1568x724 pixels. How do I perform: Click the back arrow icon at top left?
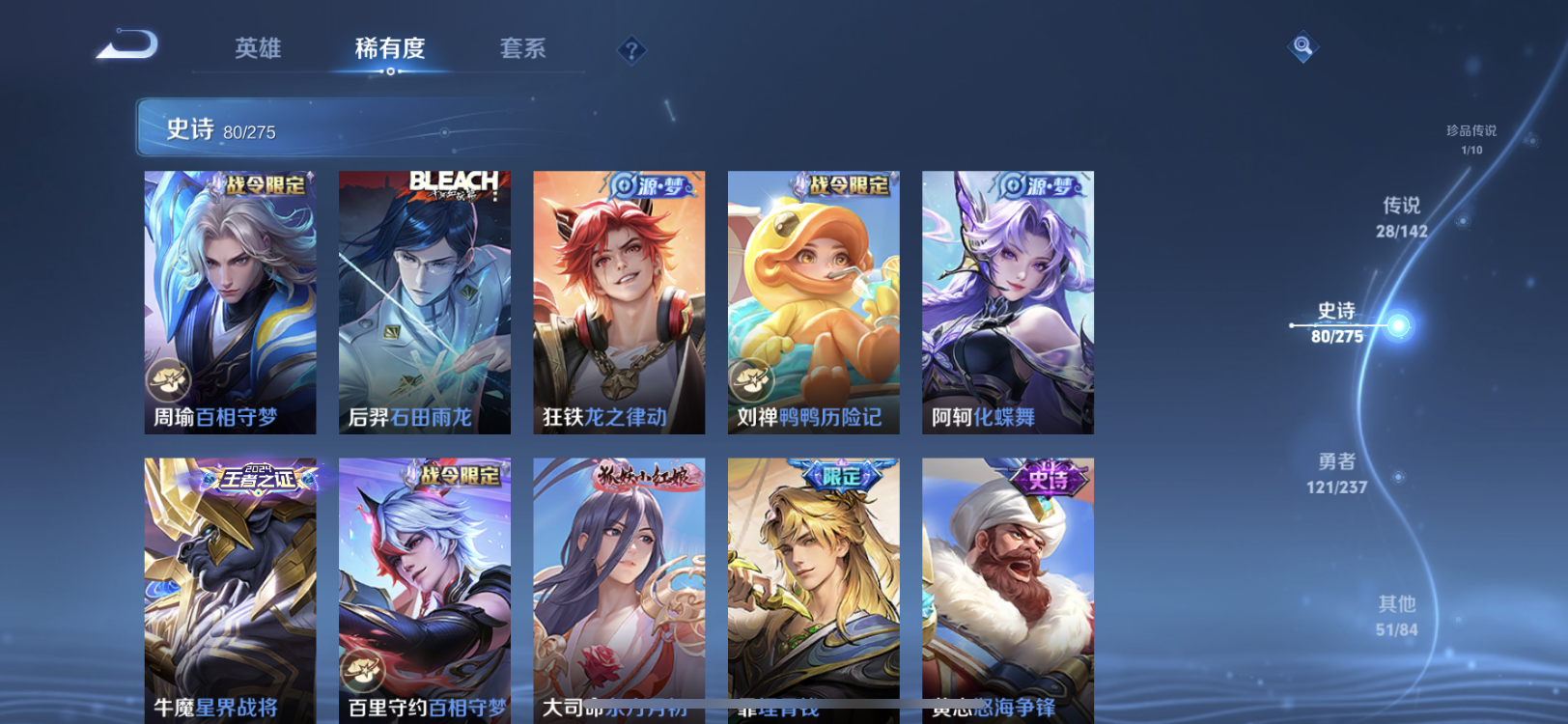(126, 43)
